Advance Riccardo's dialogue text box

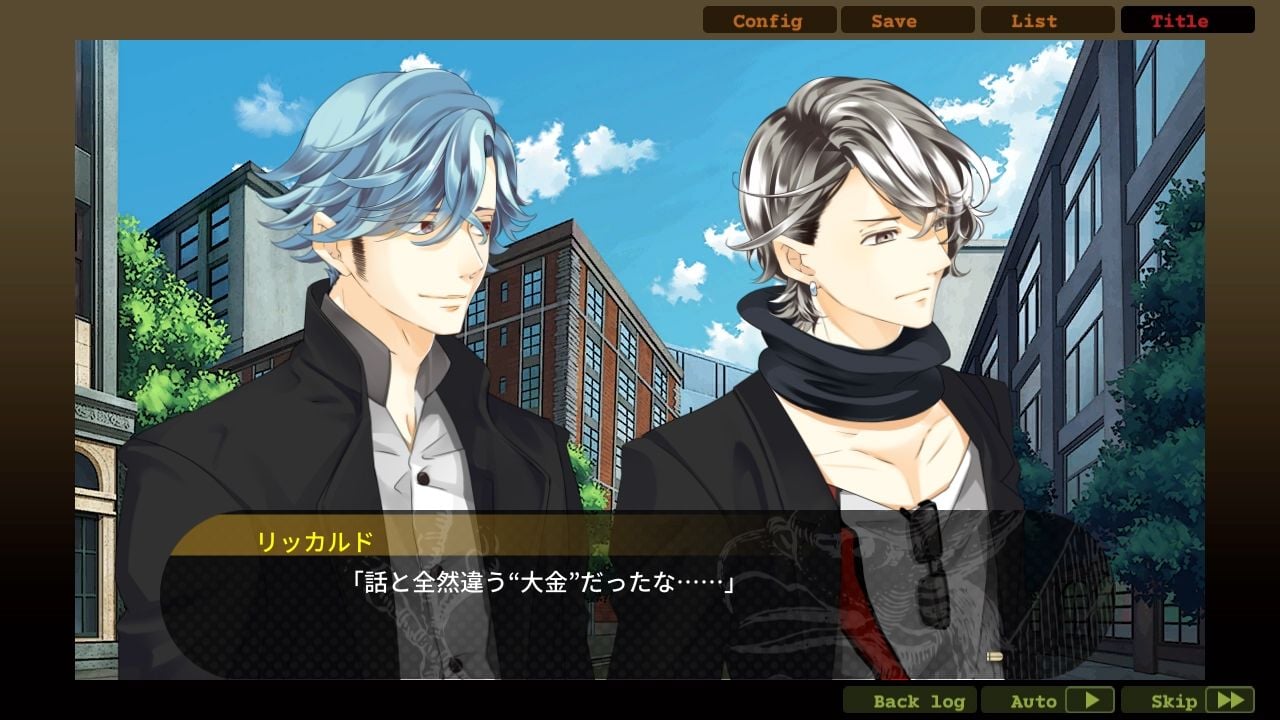(x=640, y=598)
